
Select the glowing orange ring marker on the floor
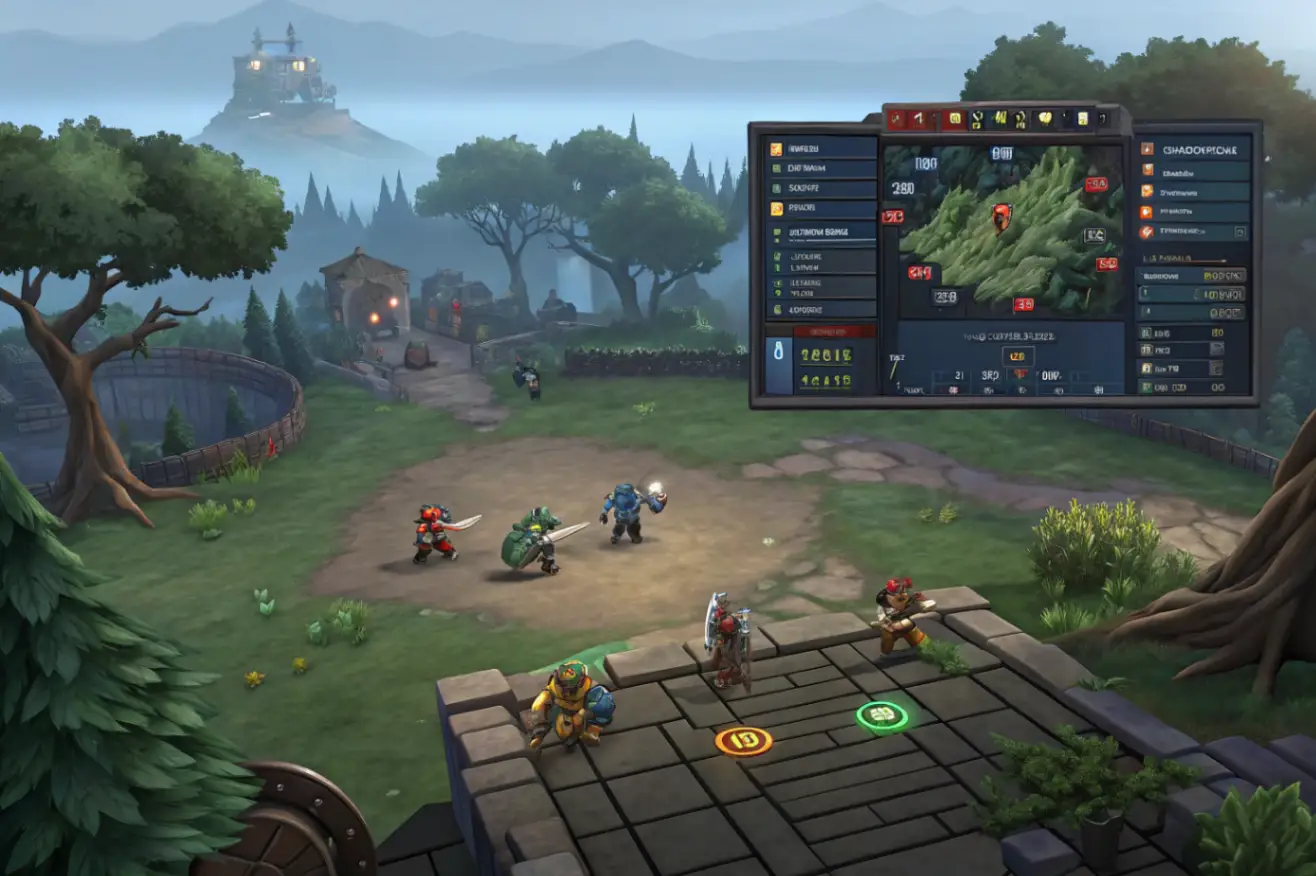743,741
